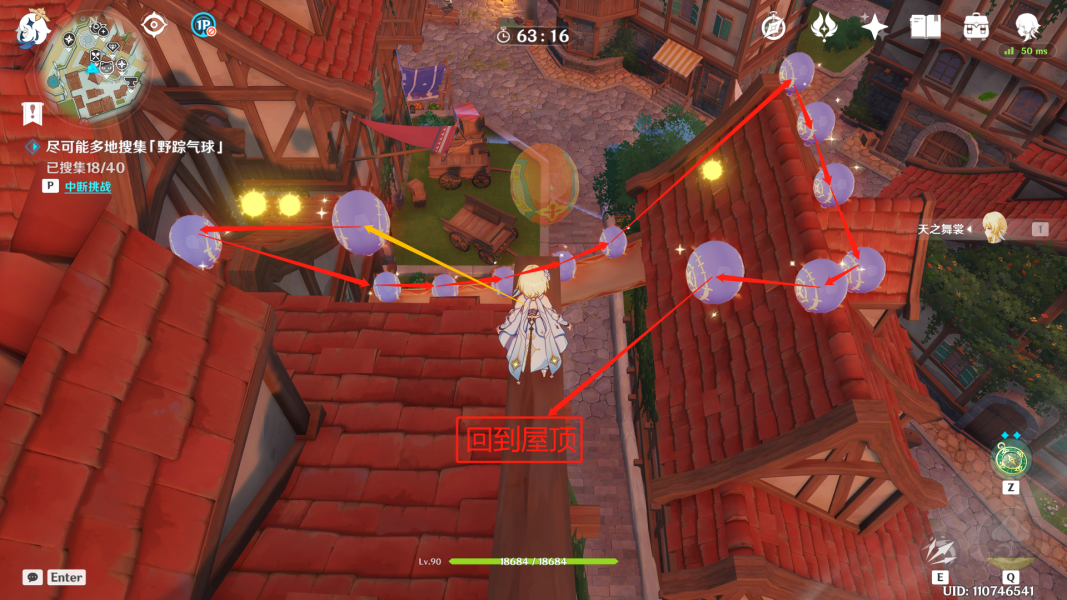Viewport: 1067px width, 600px height.
Task: Activate the elemental burst icon
Action: [1010, 552]
